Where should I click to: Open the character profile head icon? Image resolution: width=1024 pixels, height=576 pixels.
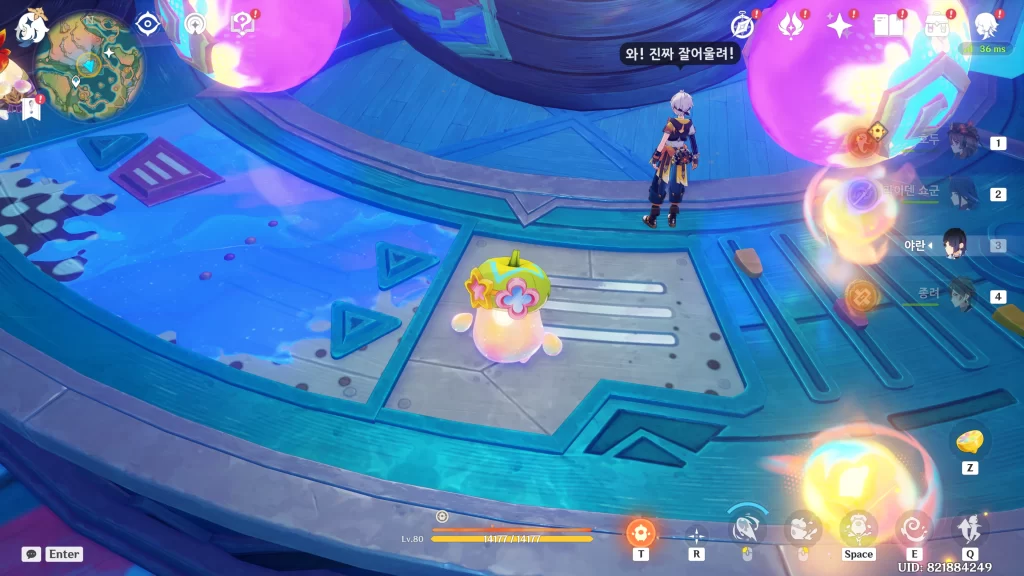click(986, 25)
